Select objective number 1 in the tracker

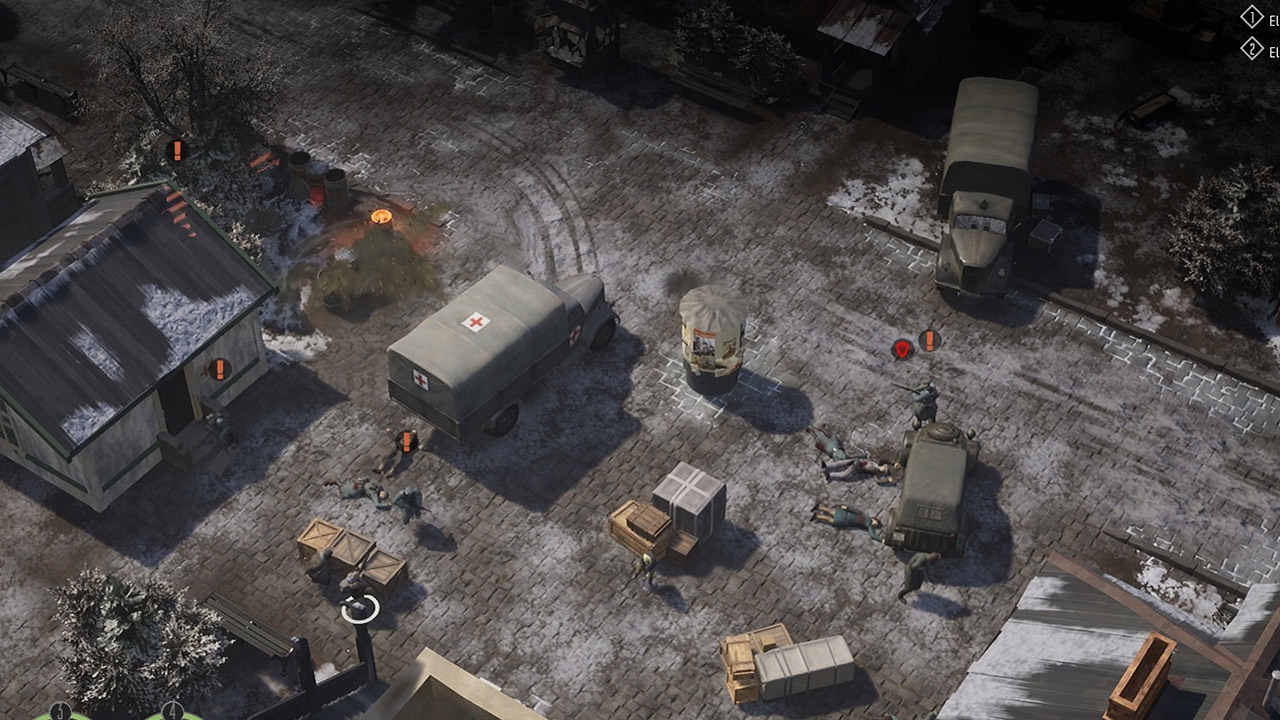[x=1252, y=17]
